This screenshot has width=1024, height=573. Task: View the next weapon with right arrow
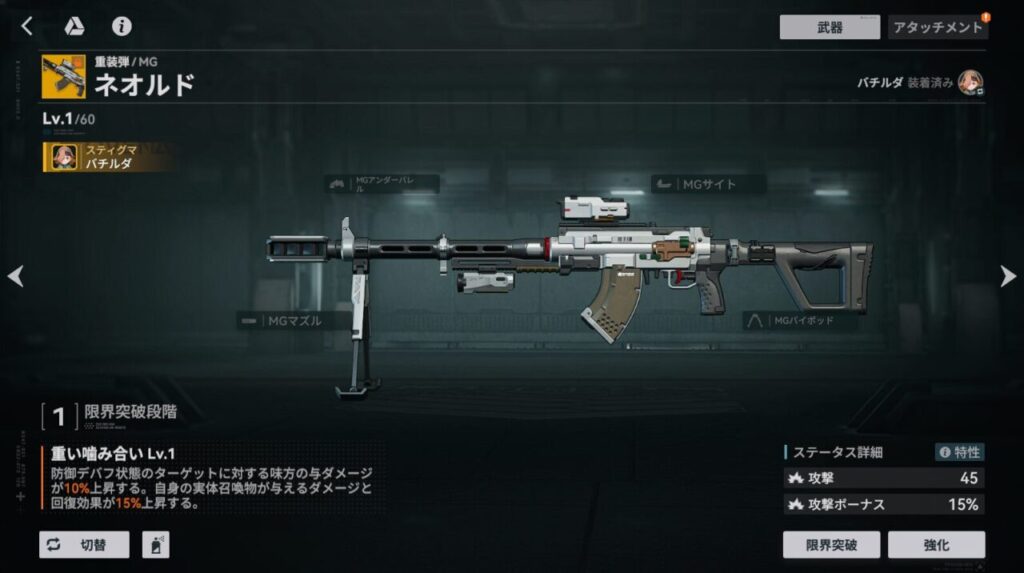click(1007, 276)
